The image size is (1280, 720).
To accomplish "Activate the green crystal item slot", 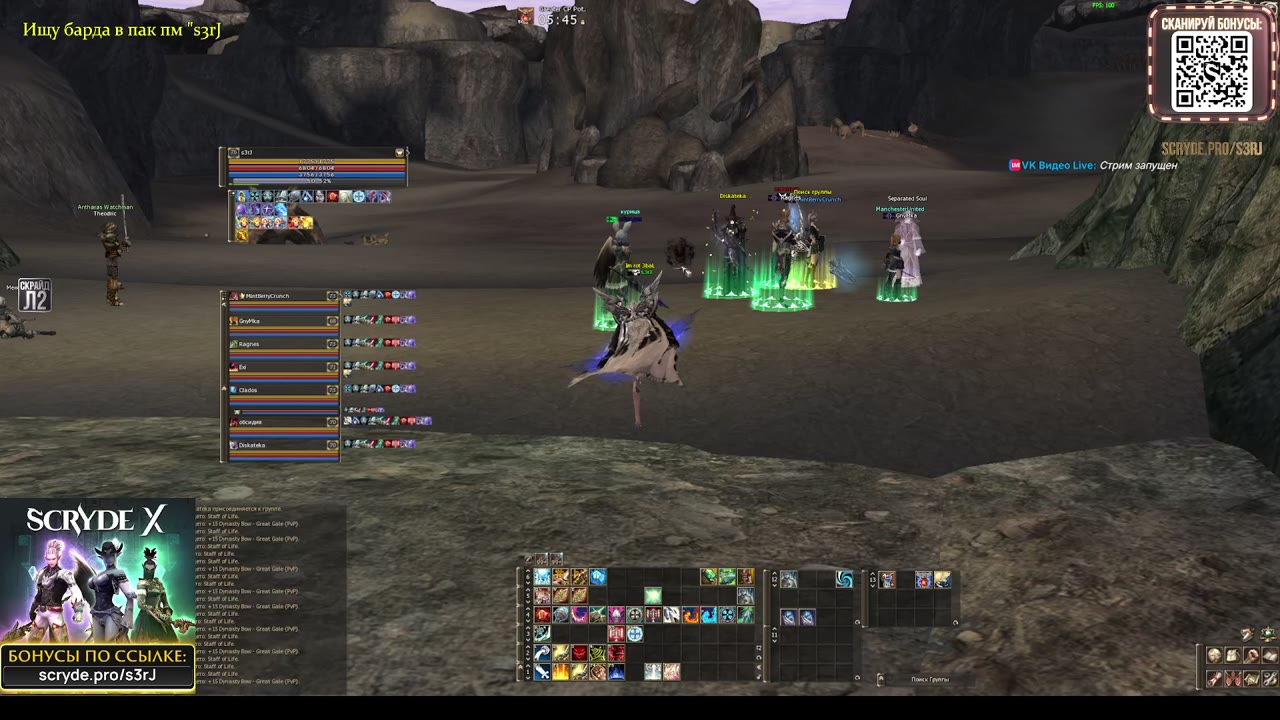I will click(653, 597).
